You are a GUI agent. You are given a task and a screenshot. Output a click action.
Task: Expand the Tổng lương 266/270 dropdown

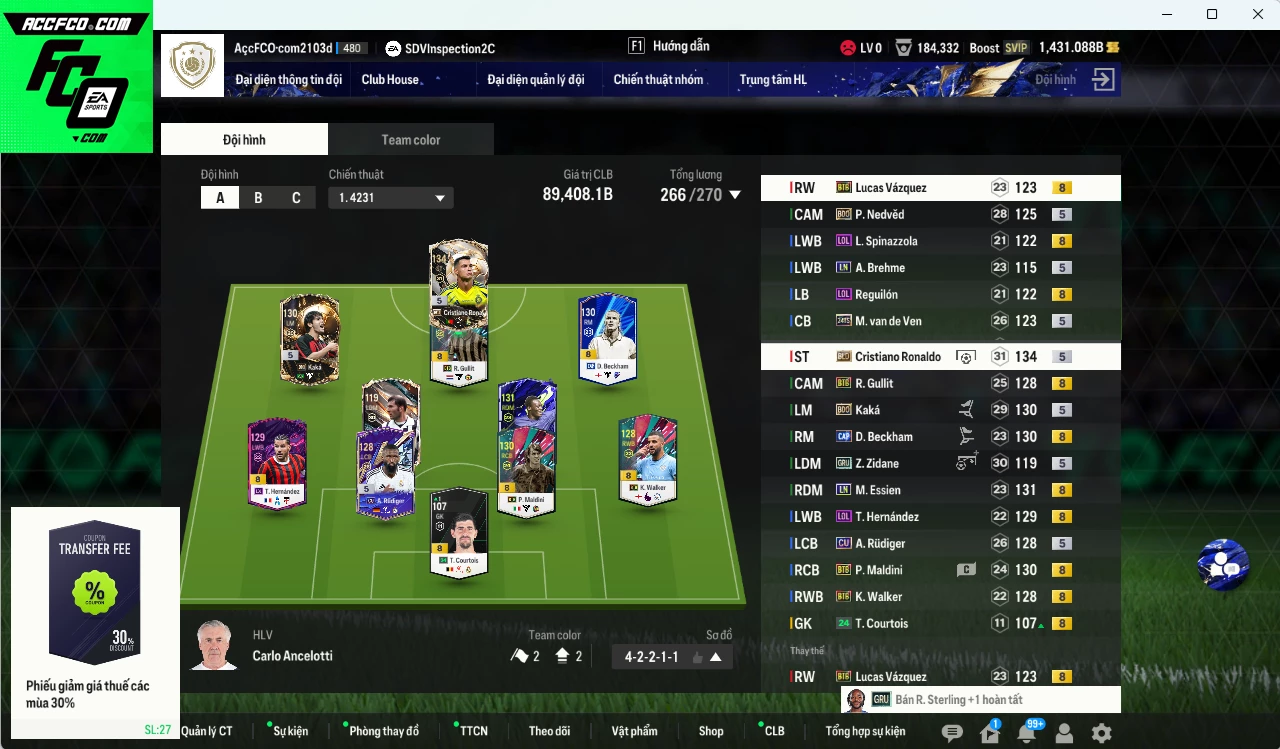pos(733,195)
